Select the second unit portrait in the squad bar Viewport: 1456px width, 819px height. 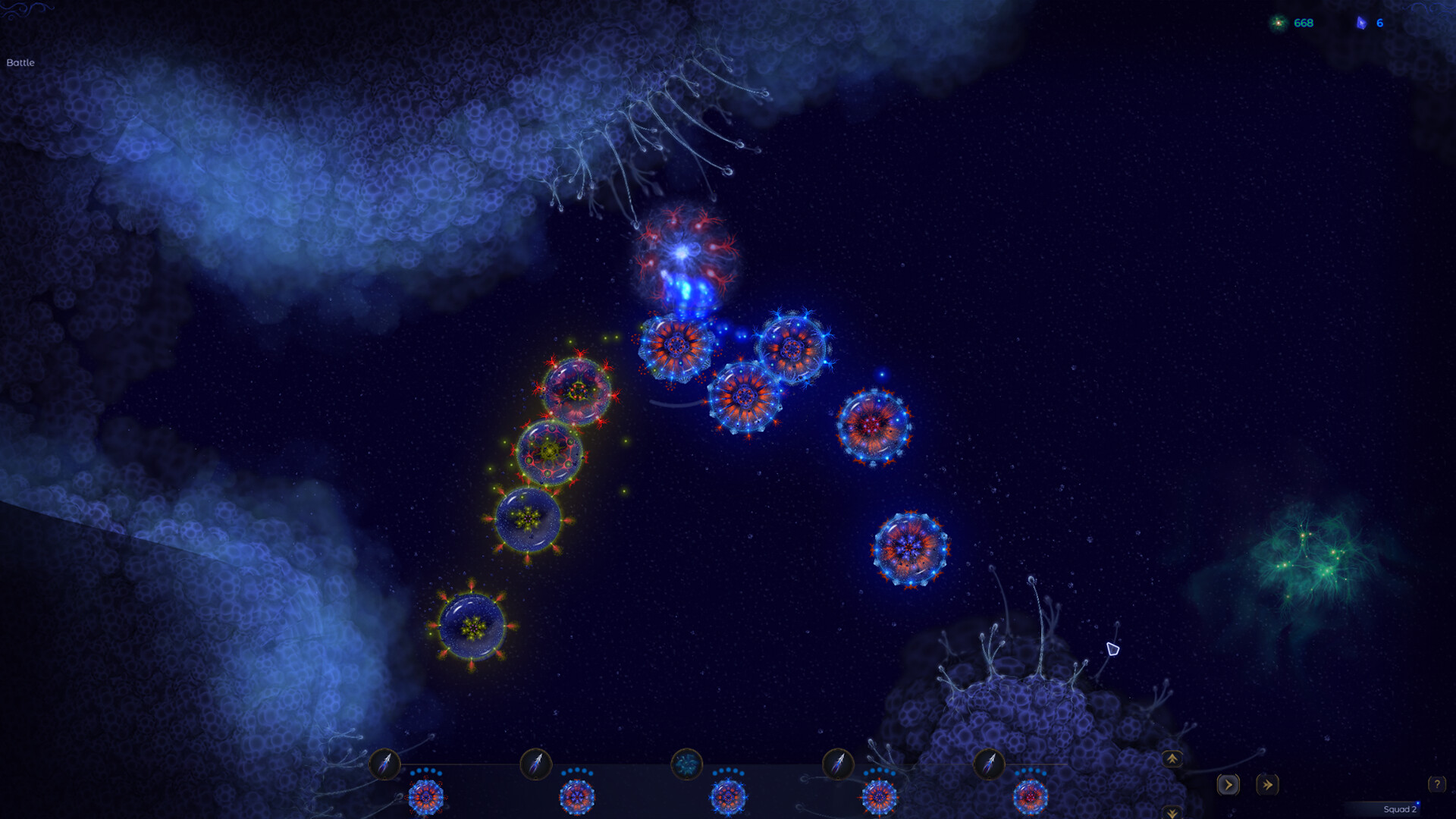point(579,796)
